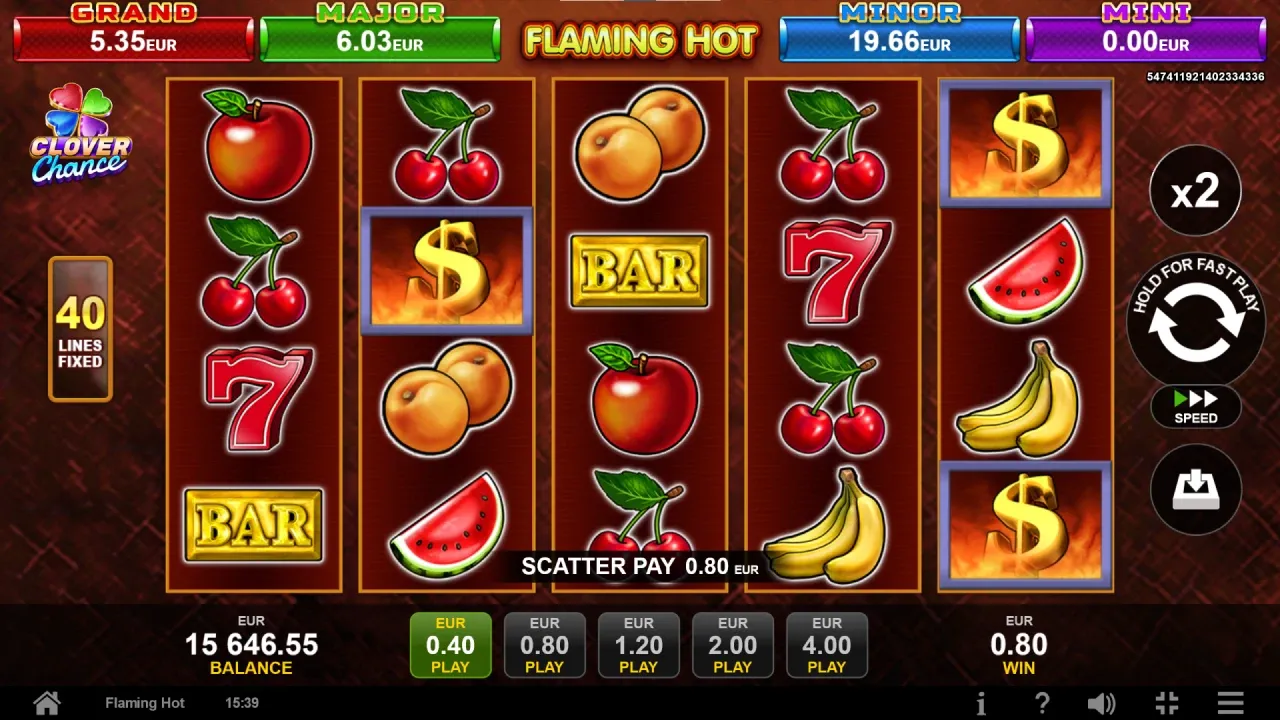Choose the 0.80 EUR play bet
Viewport: 1280px width, 720px height.
coord(544,645)
